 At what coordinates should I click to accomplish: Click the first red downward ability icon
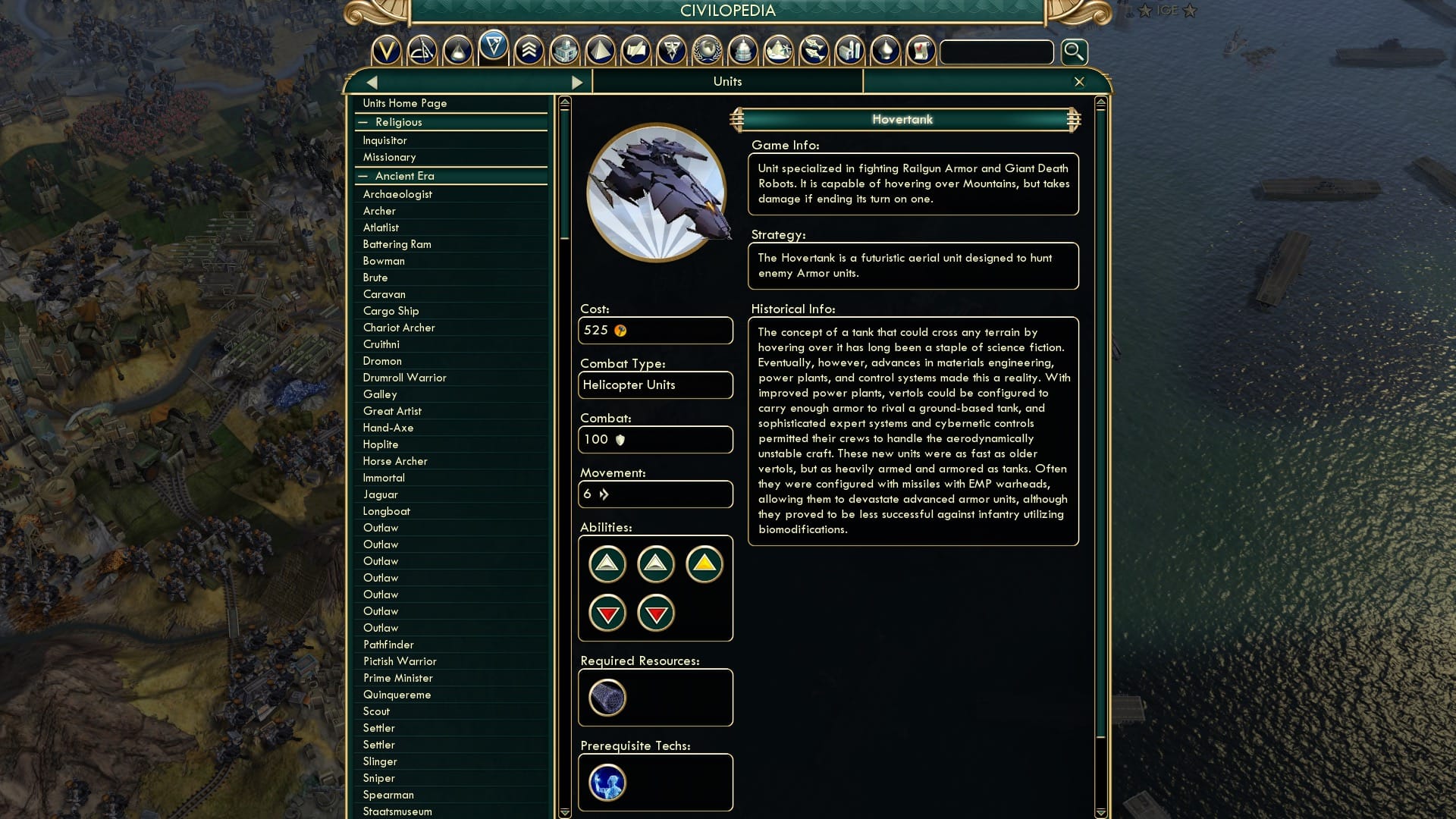[607, 613]
